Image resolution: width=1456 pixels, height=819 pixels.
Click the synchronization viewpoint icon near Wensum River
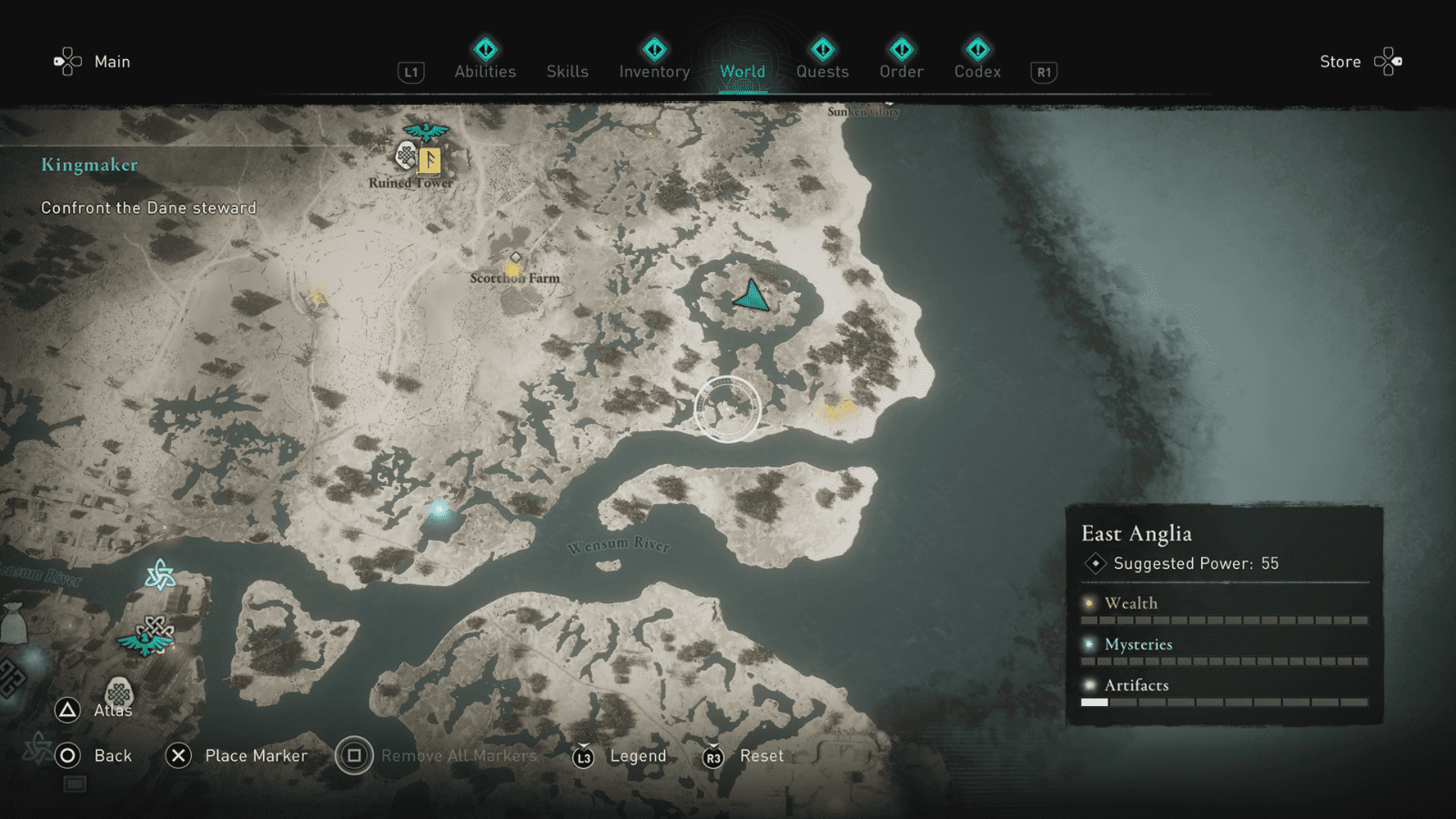tap(162, 576)
